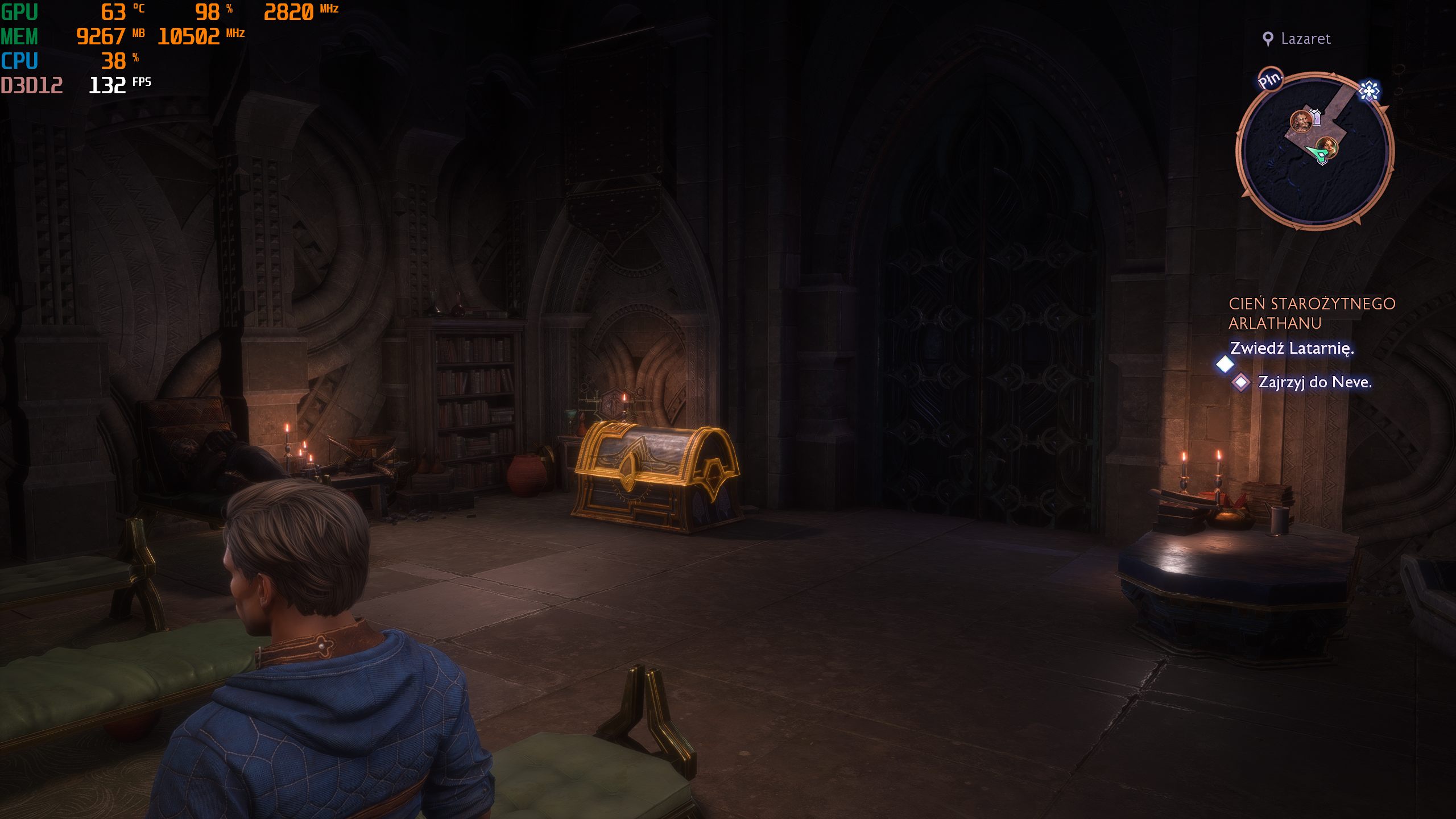1456x819 pixels.
Task: Click the glowing snowflake-shaped marker on minimap rim
Action: pyautogui.click(x=1369, y=90)
